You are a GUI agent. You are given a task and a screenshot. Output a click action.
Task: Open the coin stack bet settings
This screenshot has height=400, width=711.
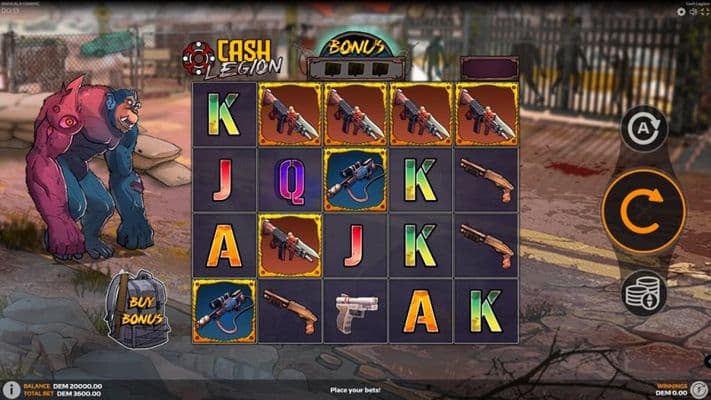[x=643, y=292]
